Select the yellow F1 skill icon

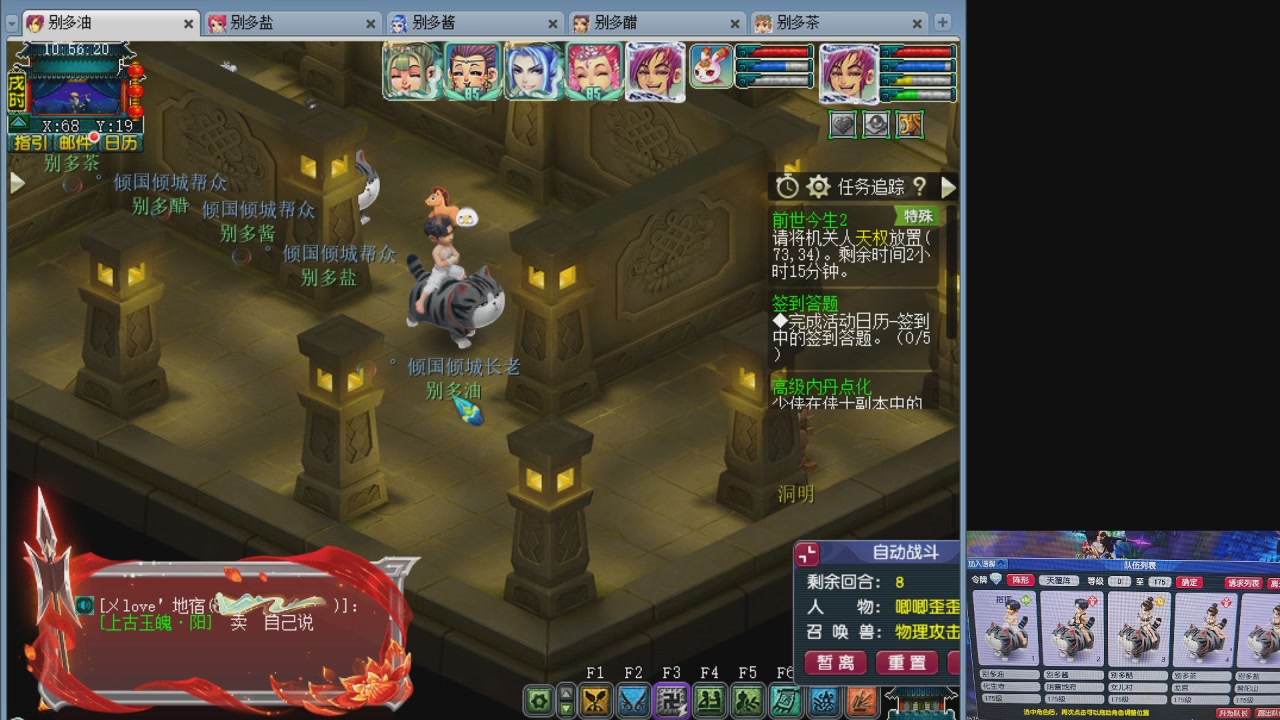(x=596, y=700)
